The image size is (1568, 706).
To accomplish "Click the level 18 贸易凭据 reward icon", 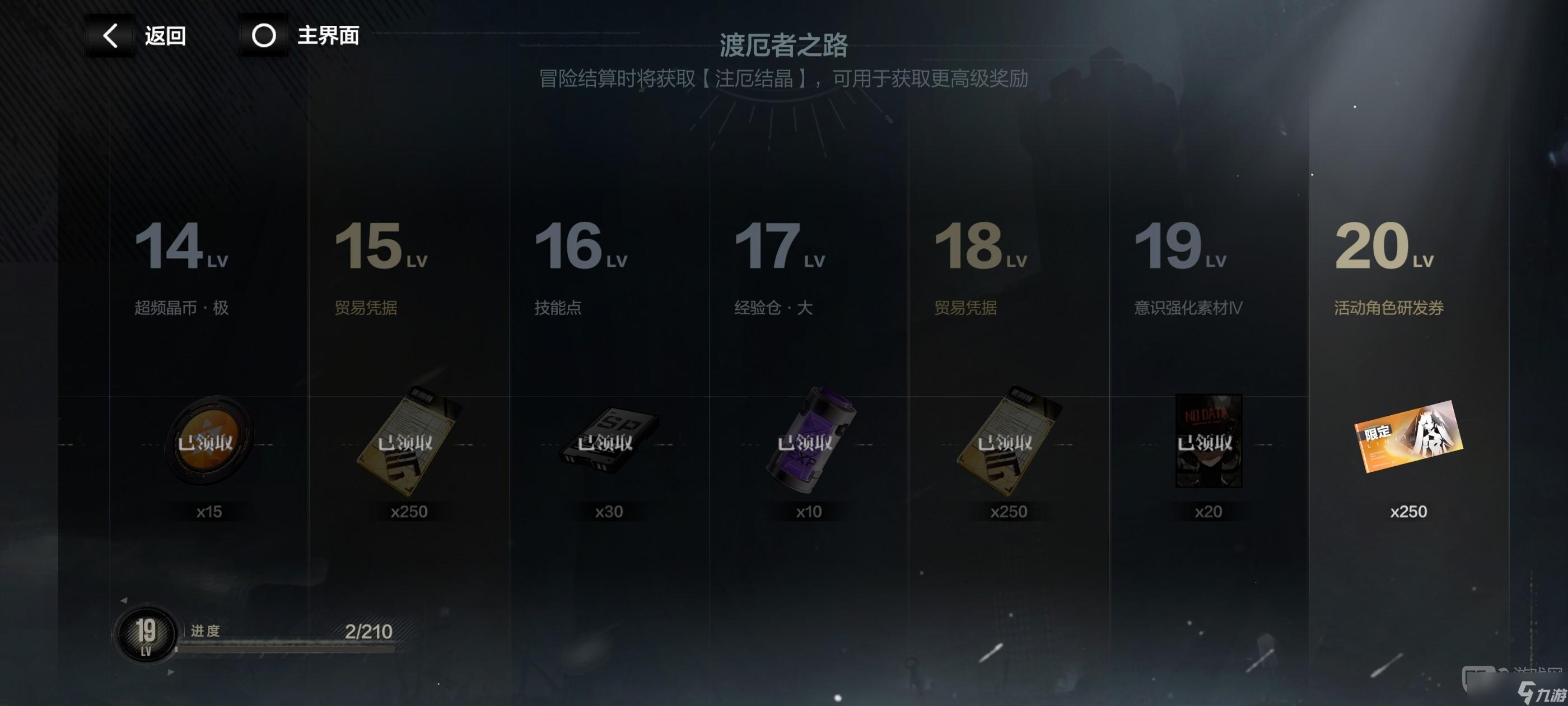I will click(1010, 442).
